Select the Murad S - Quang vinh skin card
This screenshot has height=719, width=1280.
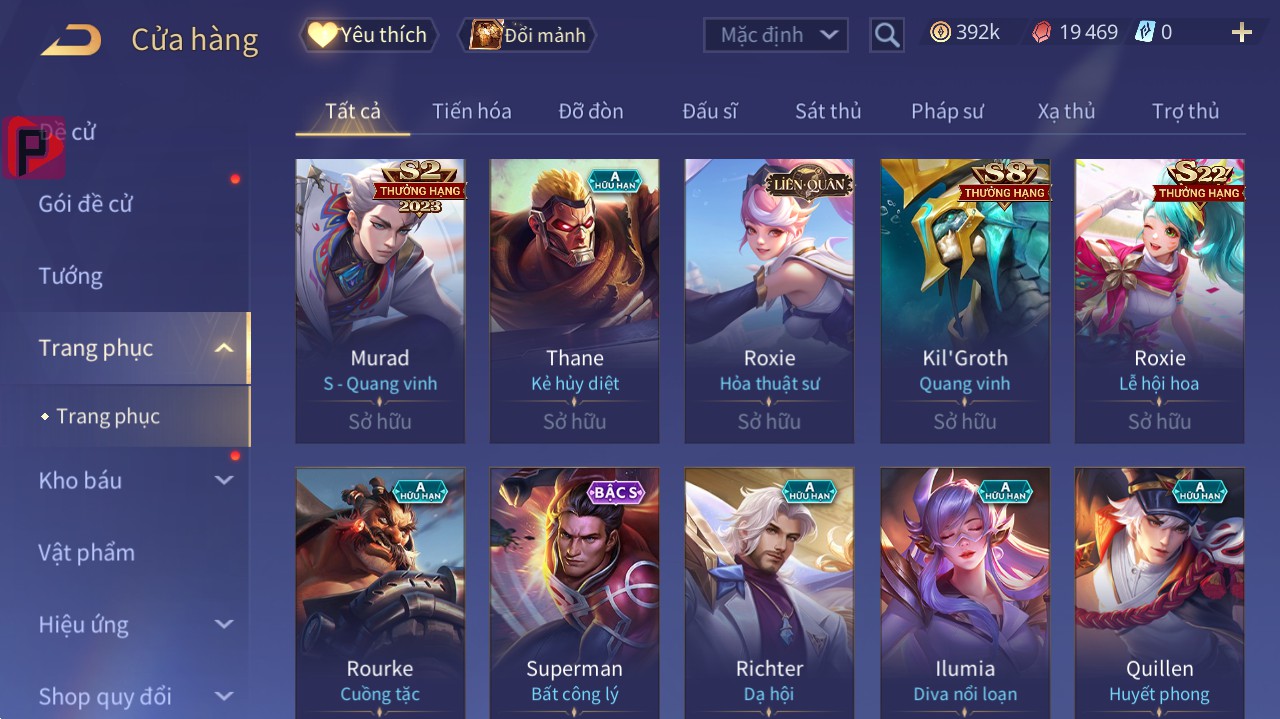pyautogui.click(x=380, y=300)
